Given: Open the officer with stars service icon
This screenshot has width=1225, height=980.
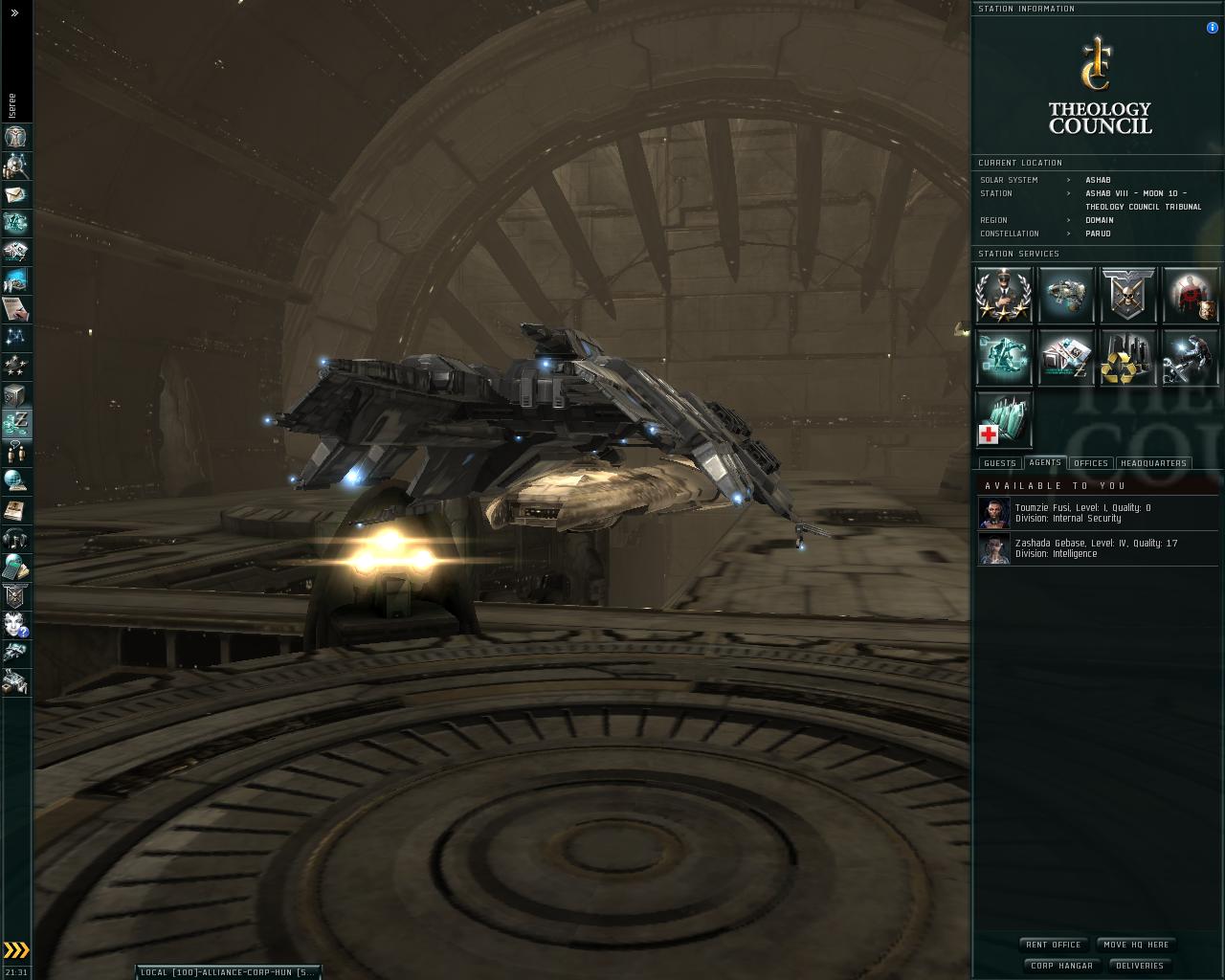Looking at the screenshot, I should (1004, 295).
